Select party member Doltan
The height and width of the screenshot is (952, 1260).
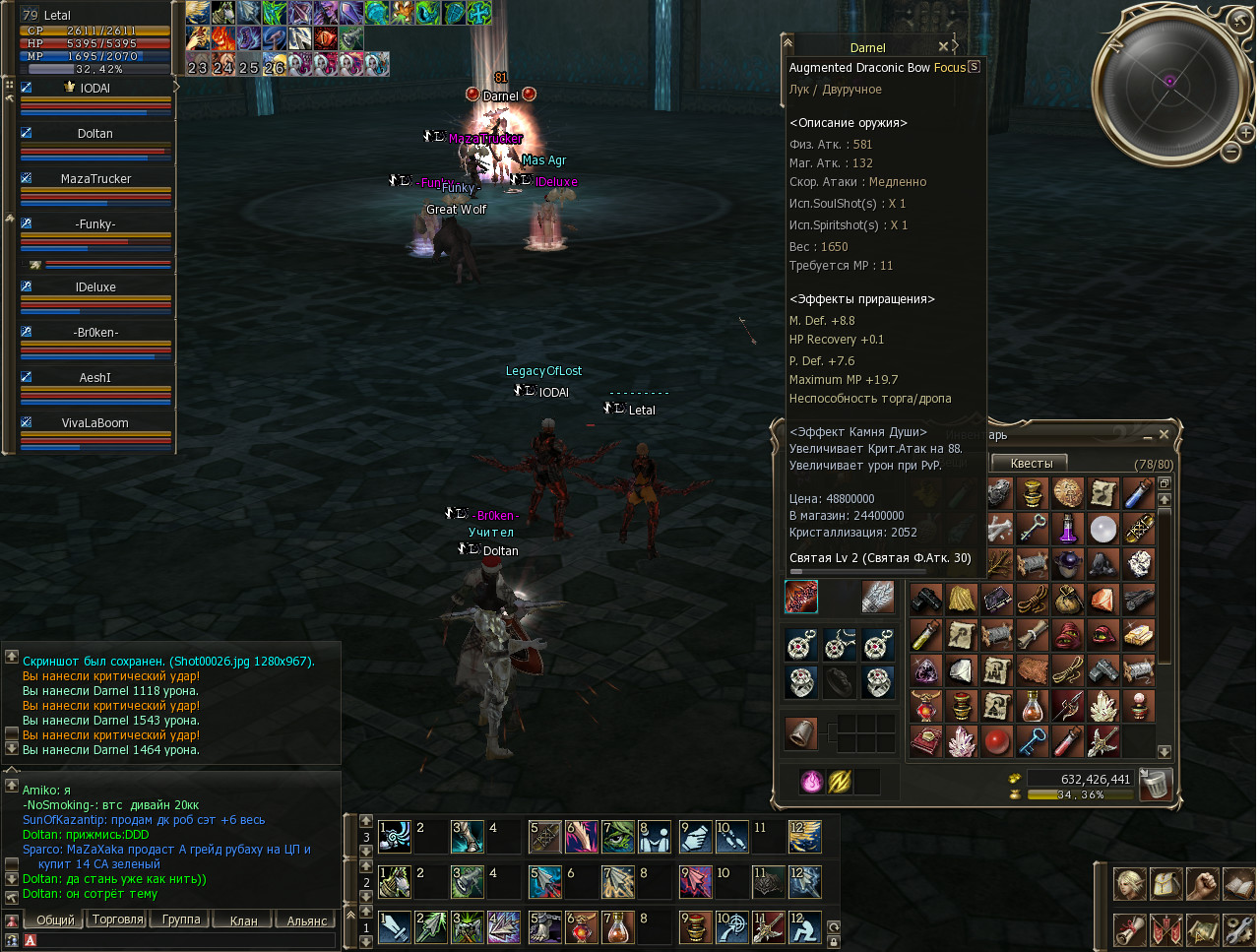pyautogui.click(x=95, y=134)
